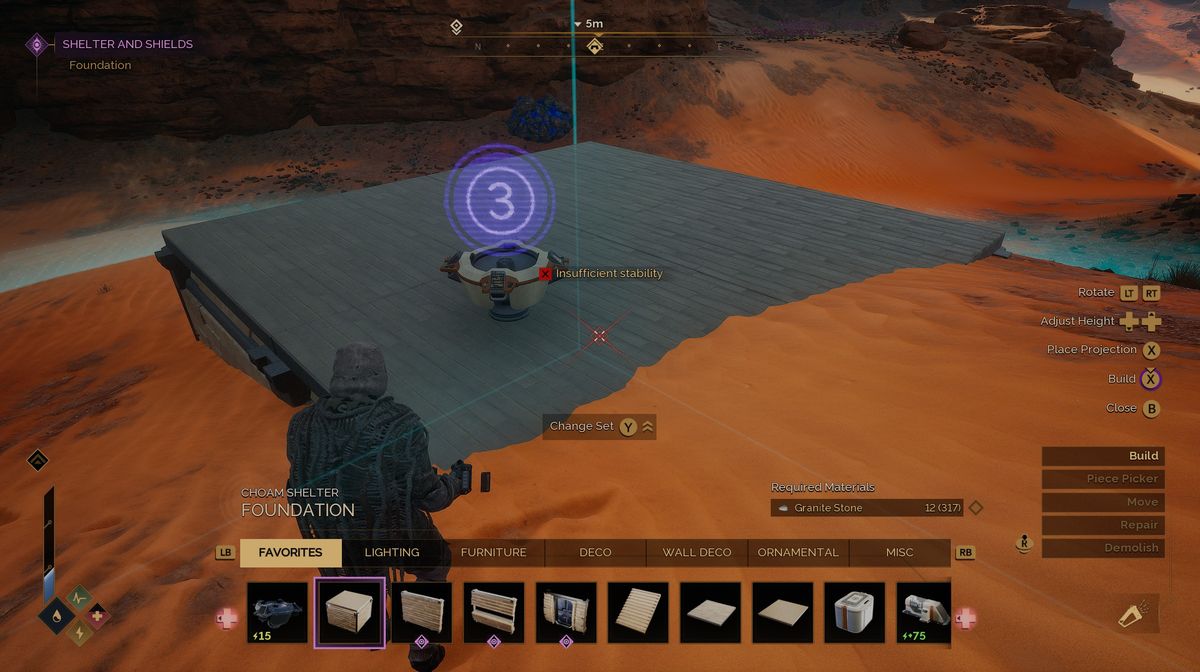Switch to Piece Picker mode
This screenshot has width=1200, height=672.
point(1102,479)
